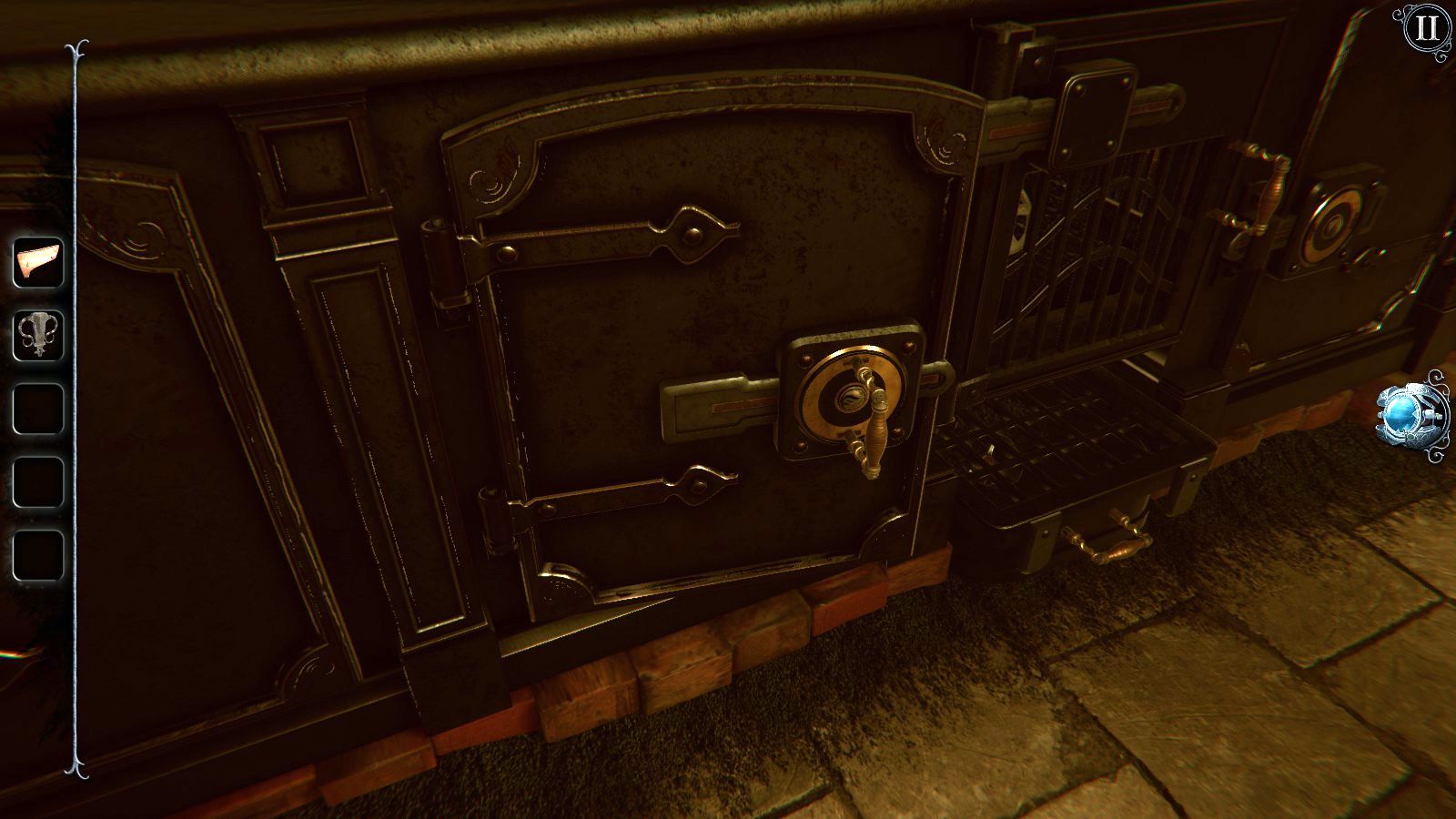Click the upper door hinge
This screenshot has height=819, width=1456.
click(441, 255)
